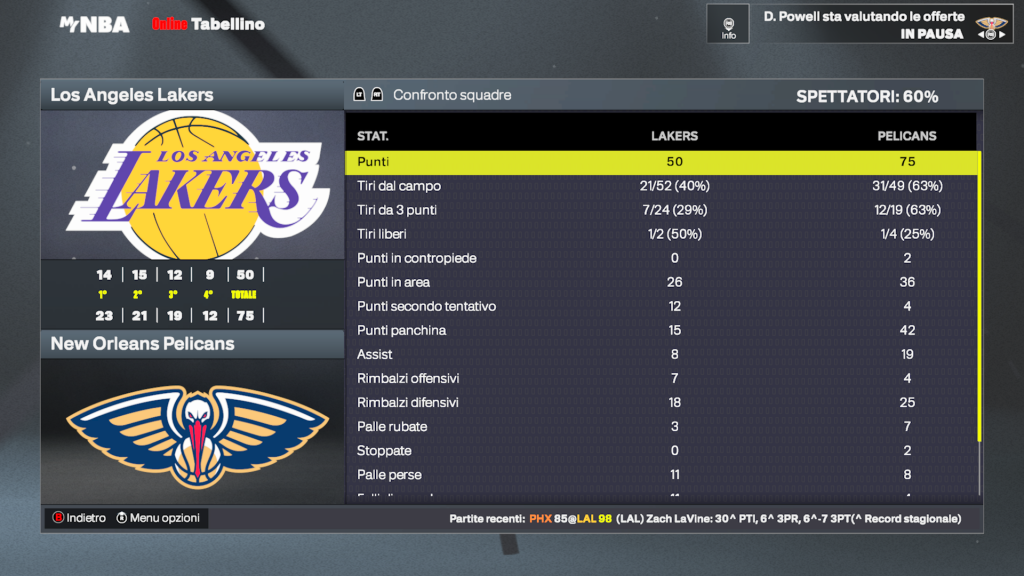1024x576 pixels.
Task: Click the Assist stat row
Action: click(661, 354)
